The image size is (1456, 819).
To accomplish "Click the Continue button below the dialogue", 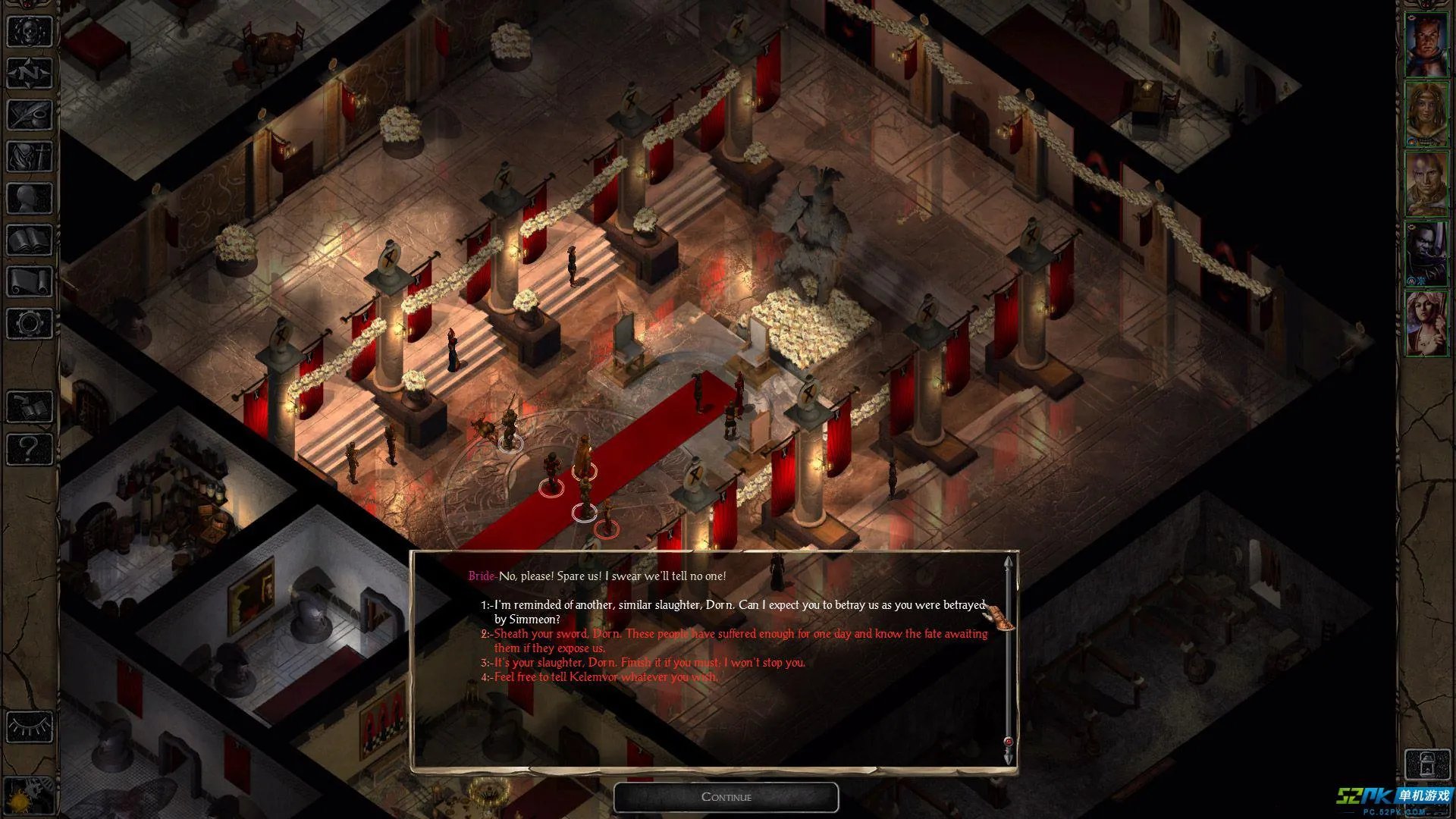I will coord(726,797).
